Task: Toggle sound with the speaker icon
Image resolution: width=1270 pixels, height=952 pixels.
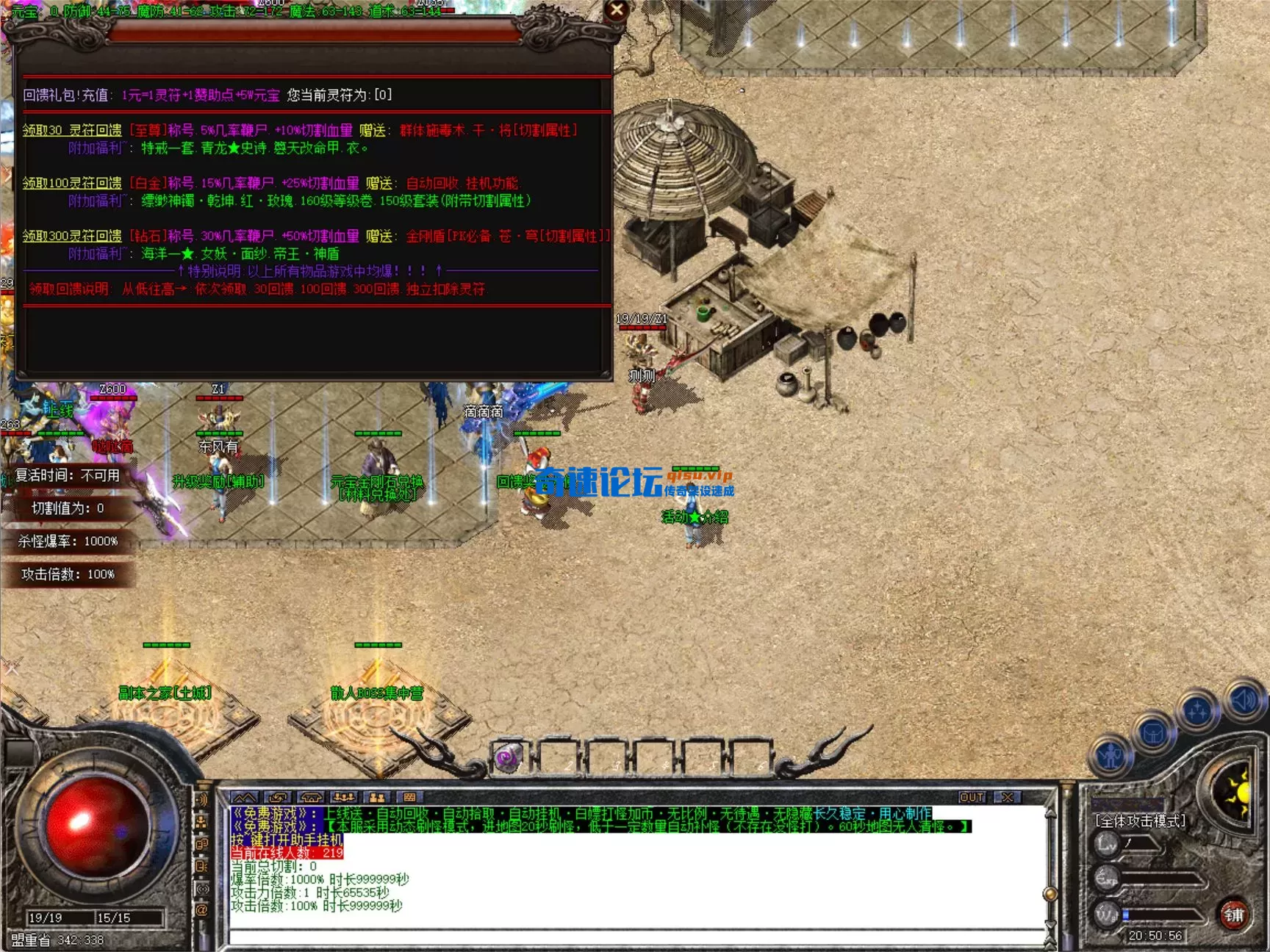Action: (x=1244, y=700)
